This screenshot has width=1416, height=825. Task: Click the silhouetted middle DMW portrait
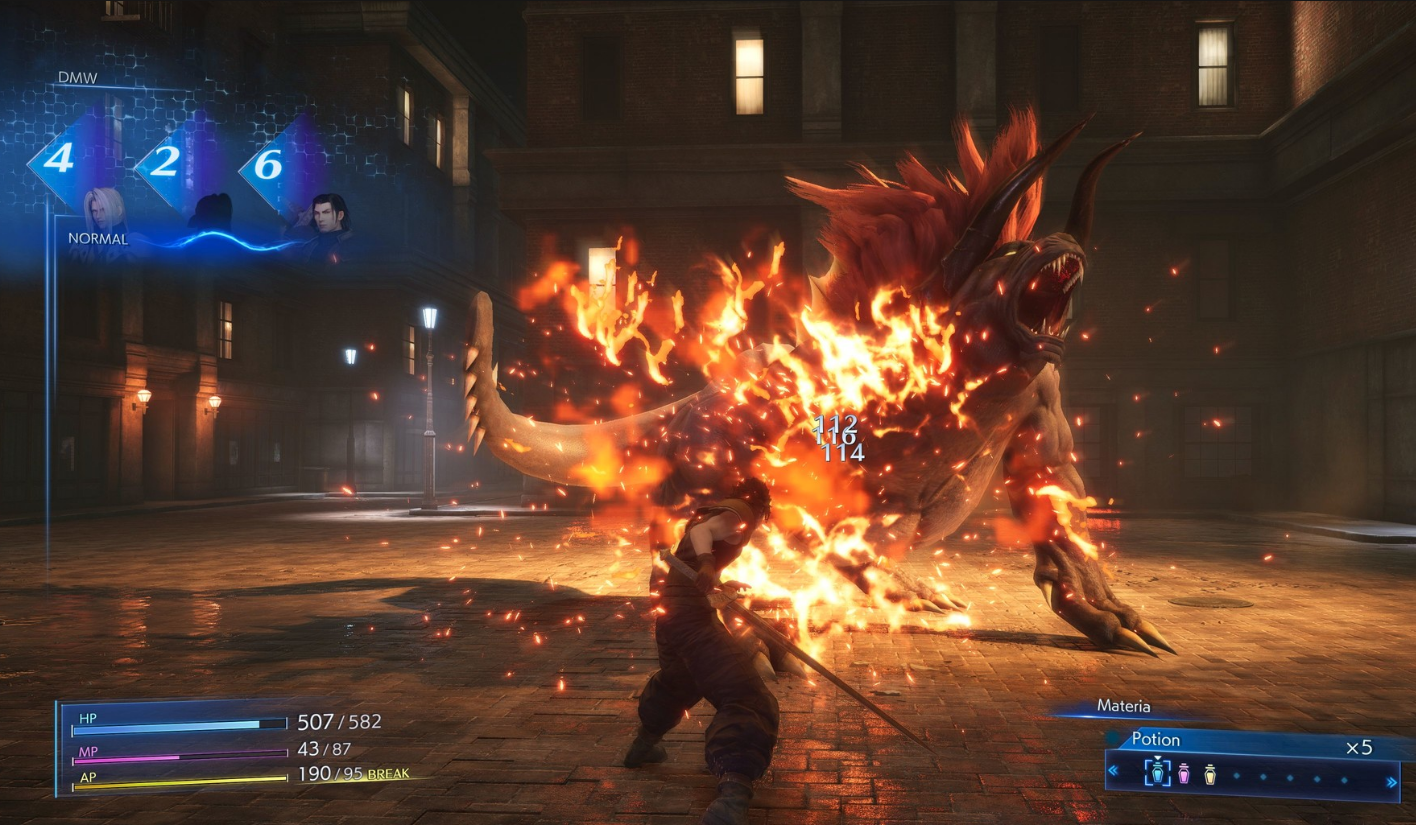pyautogui.click(x=213, y=213)
